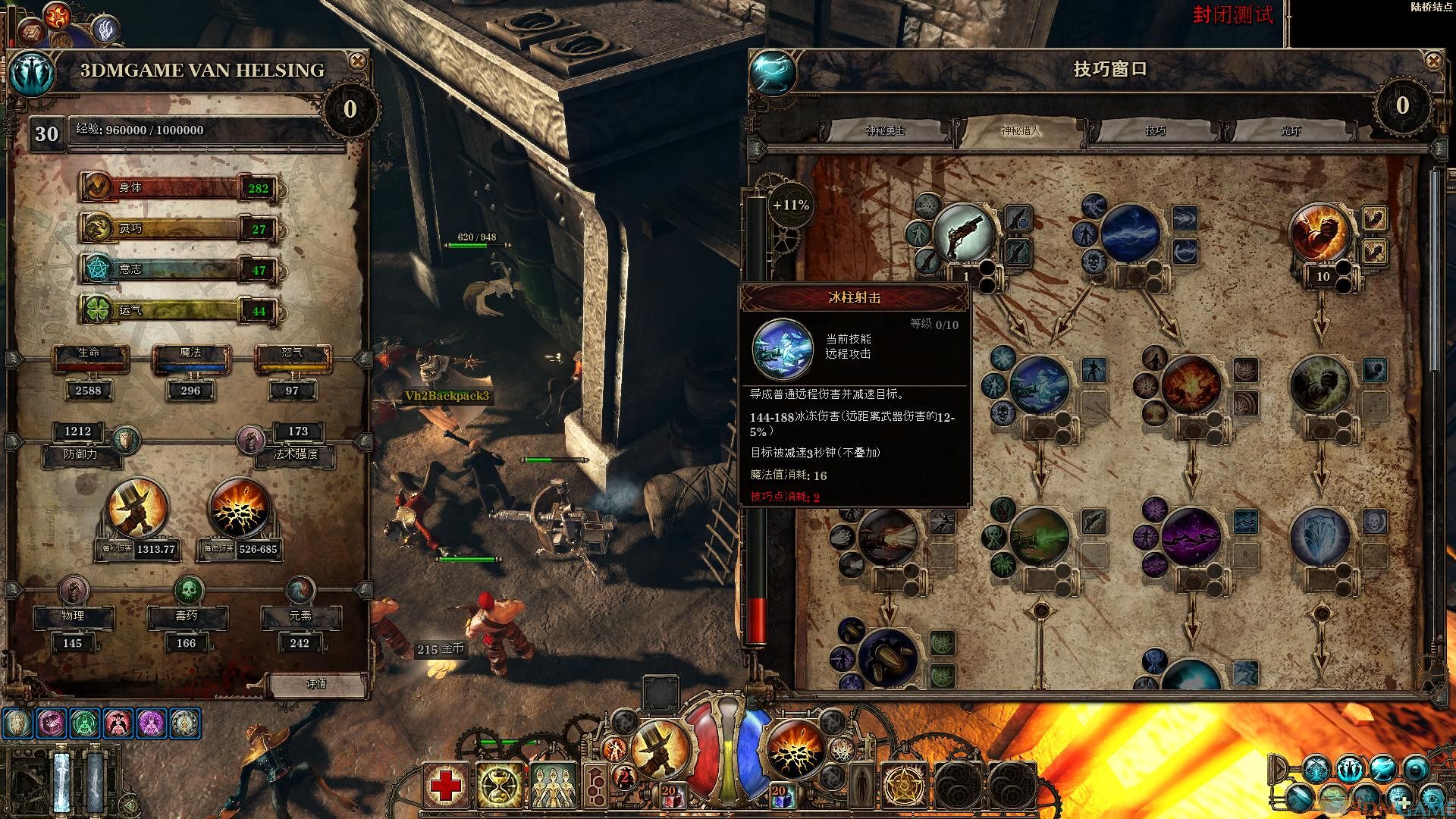Use the blue mana potion slot
The image size is (1456, 819).
780,794
